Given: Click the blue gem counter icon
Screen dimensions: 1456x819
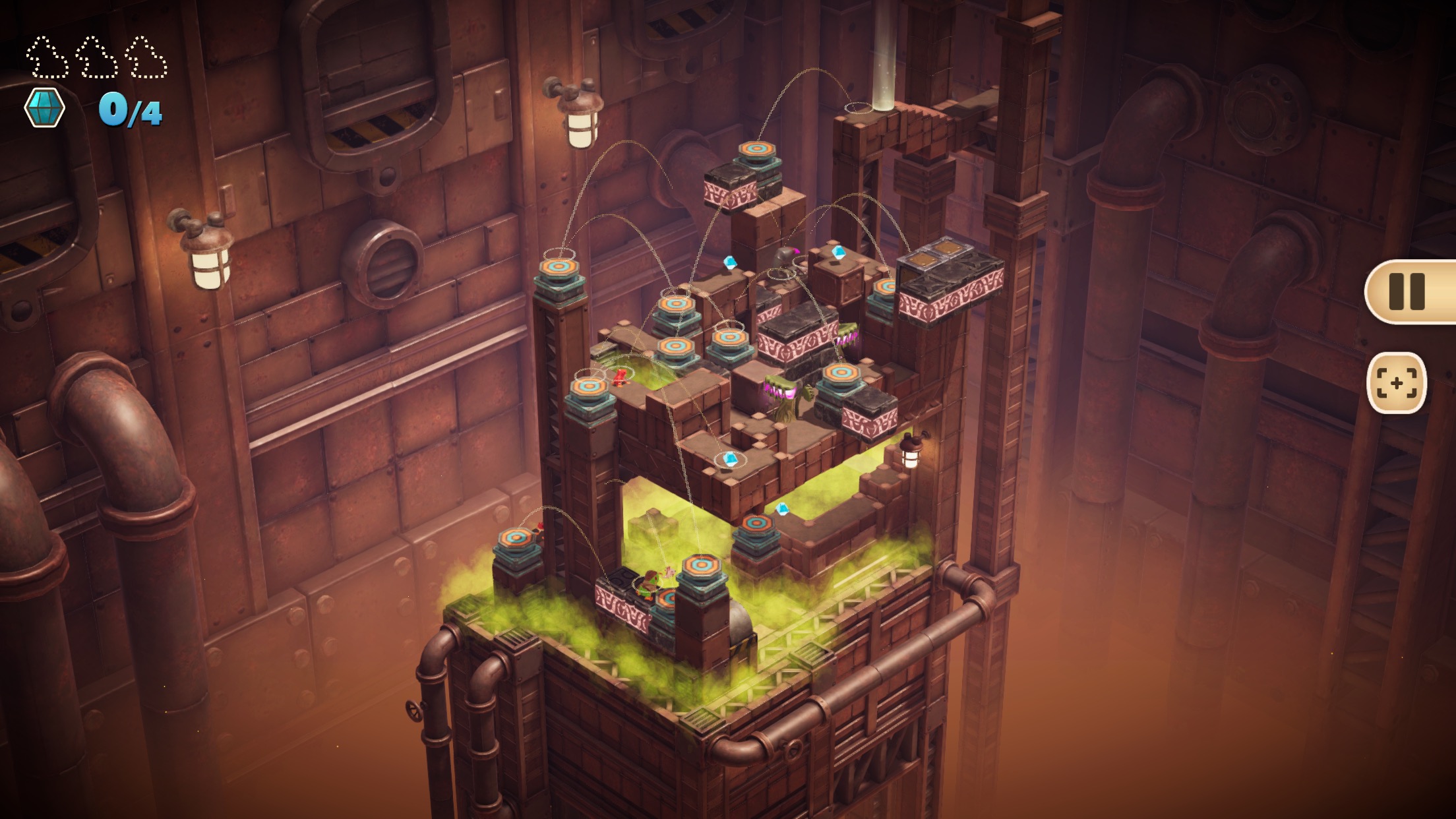Looking at the screenshot, I should pos(45,107).
